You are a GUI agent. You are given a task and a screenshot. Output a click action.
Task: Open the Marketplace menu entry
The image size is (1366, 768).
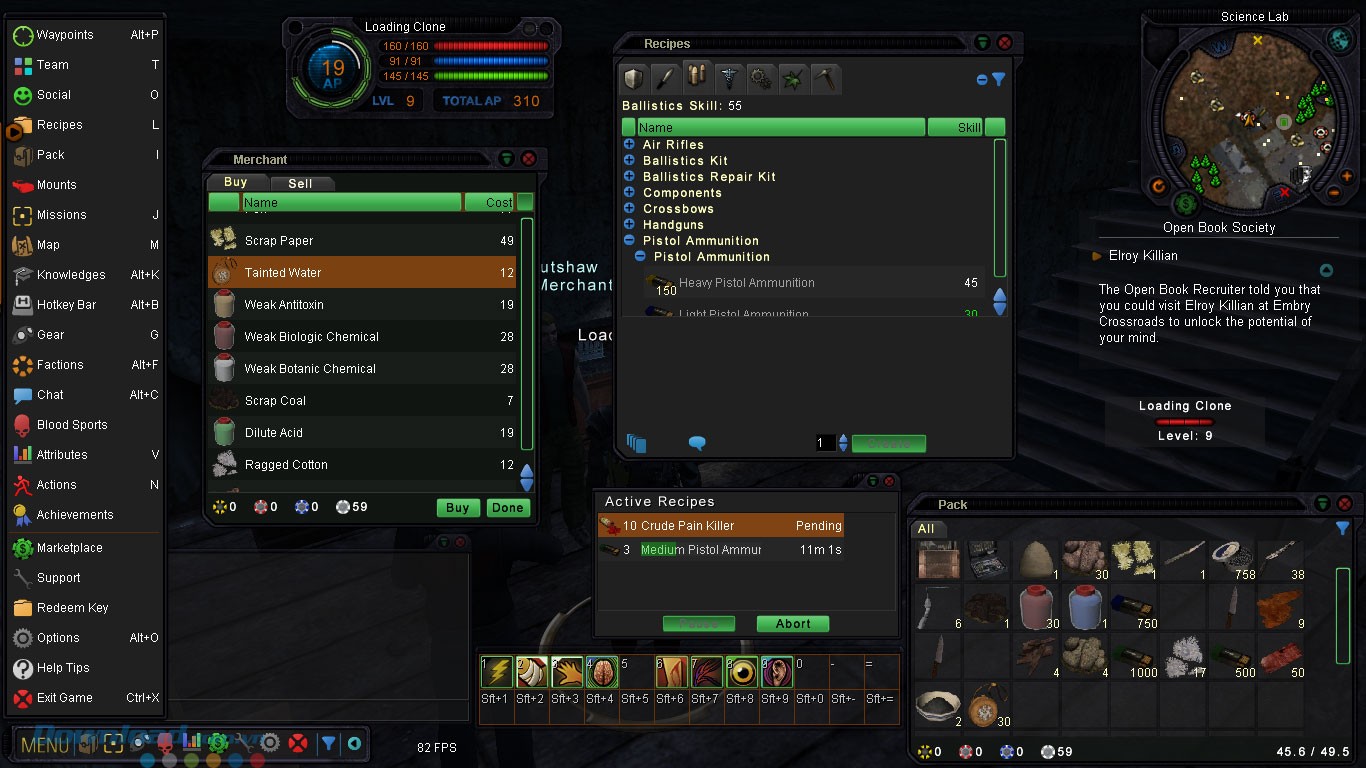pos(69,548)
